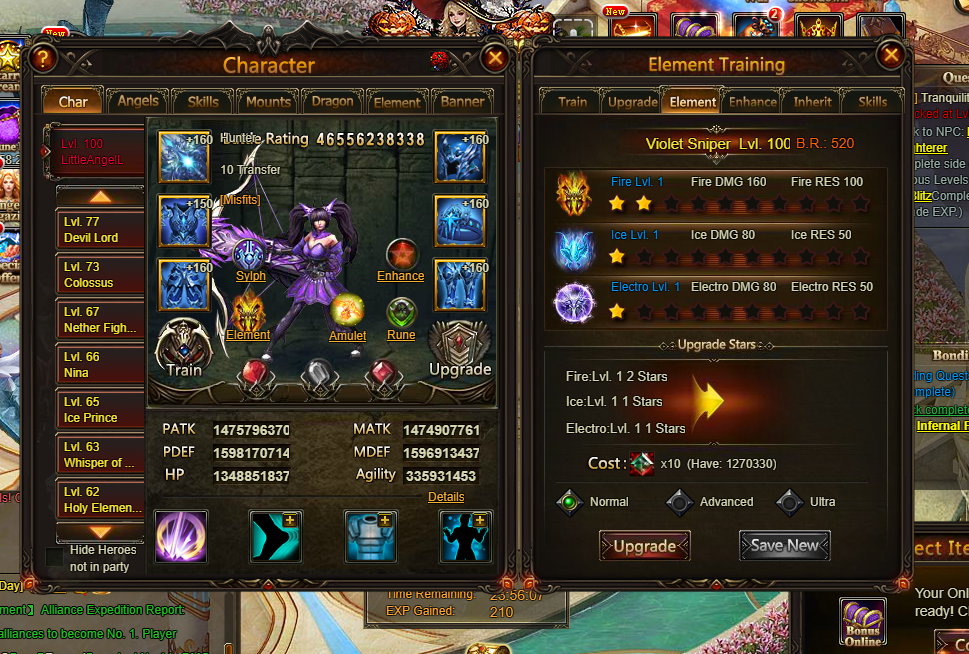Switch to the Inherit tab
This screenshot has height=654, width=969.
tap(812, 101)
